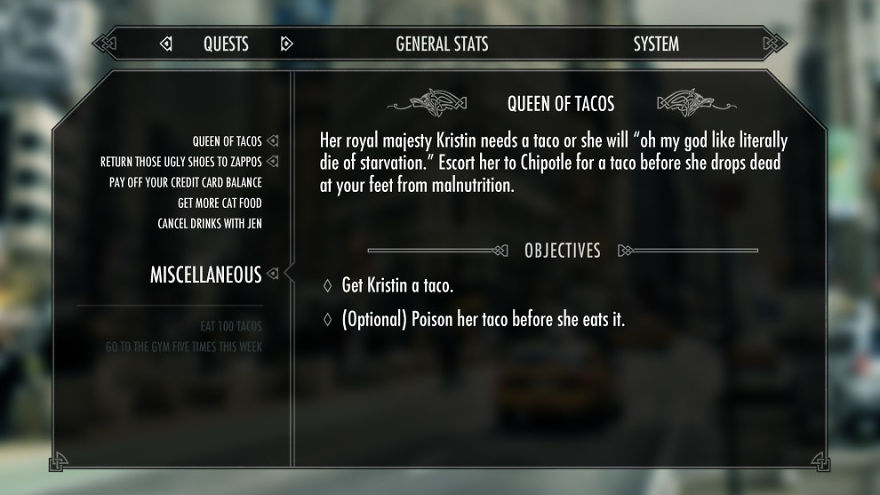Switch to the Quests tab
This screenshot has height=495, width=880.
[x=226, y=44]
